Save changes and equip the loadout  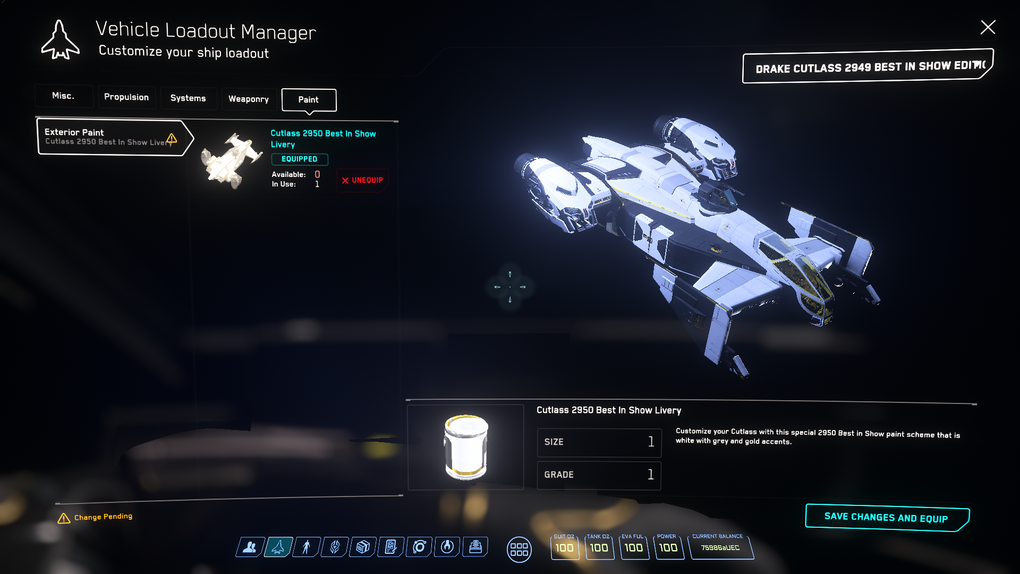(886, 518)
